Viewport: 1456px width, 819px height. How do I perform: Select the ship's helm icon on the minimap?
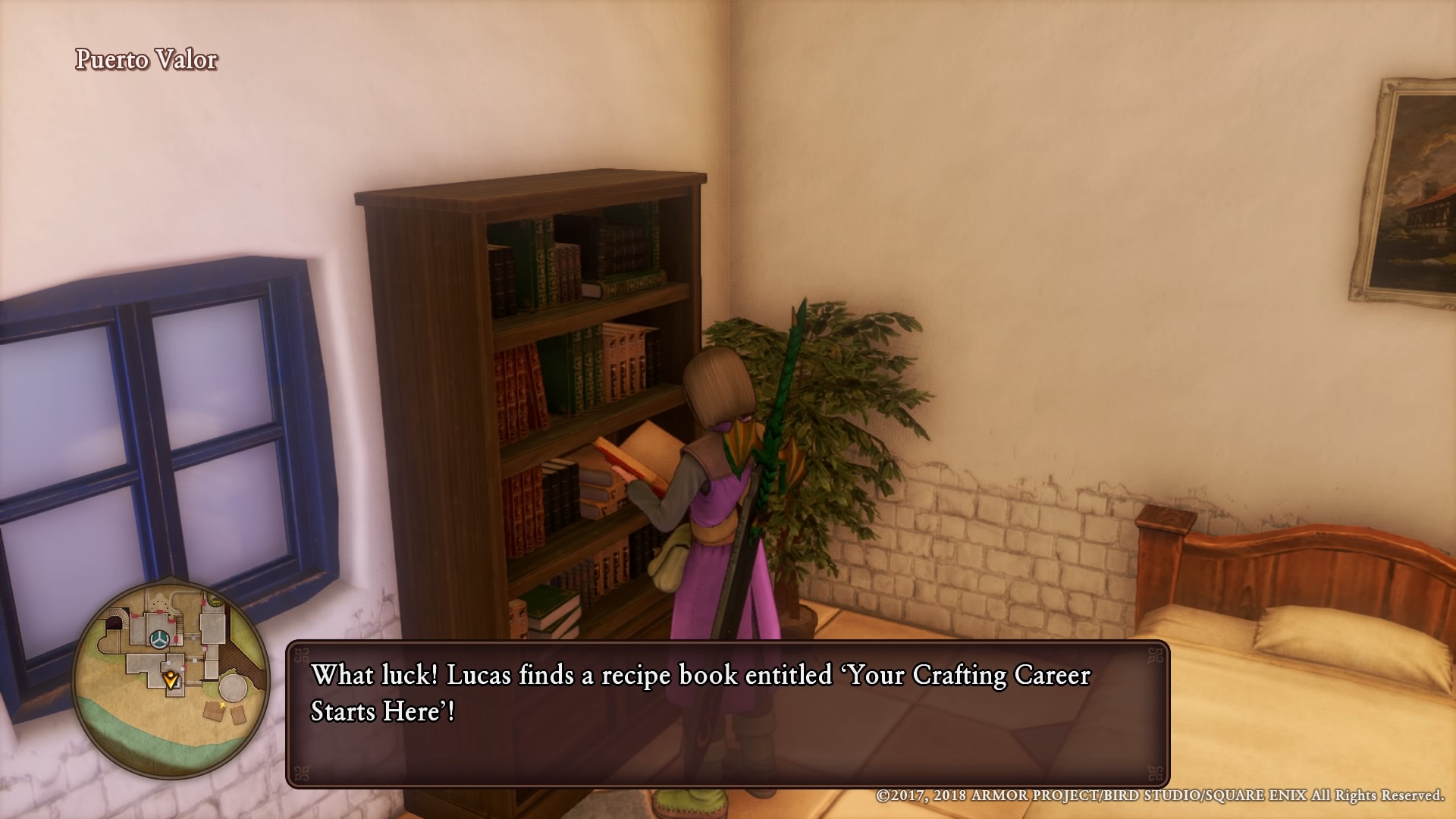click(158, 639)
